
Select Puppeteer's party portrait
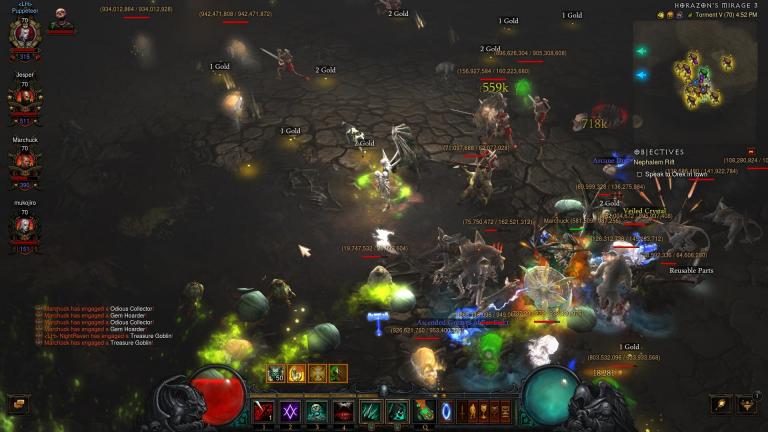[x=24, y=31]
